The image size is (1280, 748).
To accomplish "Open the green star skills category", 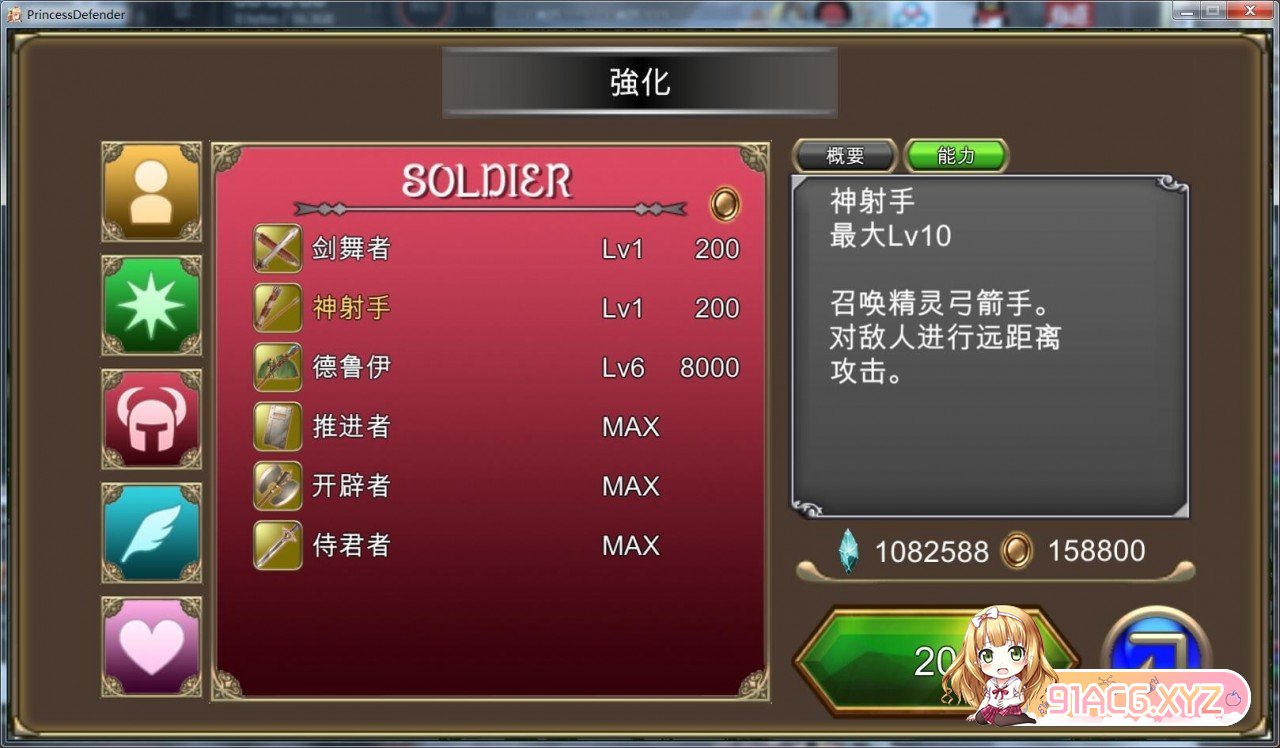I will point(151,305).
